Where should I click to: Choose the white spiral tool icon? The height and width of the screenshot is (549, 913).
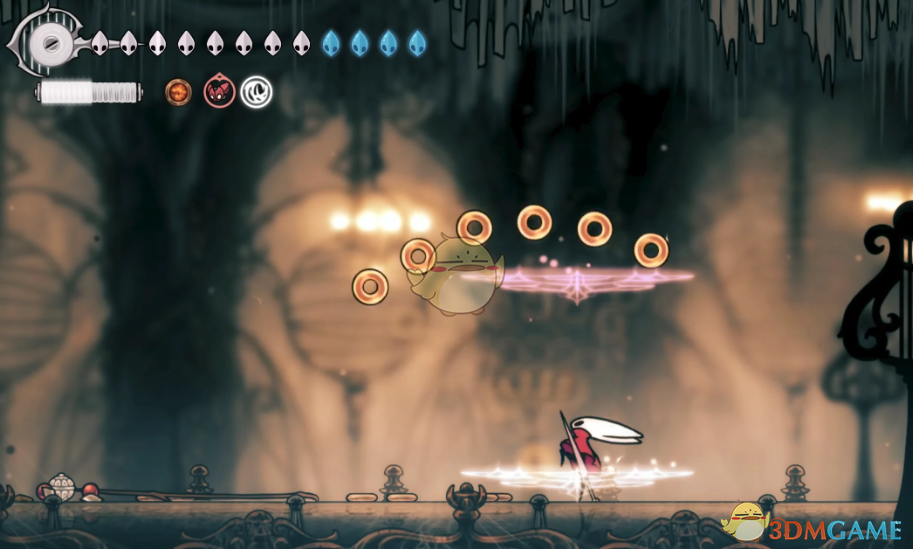coord(257,93)
